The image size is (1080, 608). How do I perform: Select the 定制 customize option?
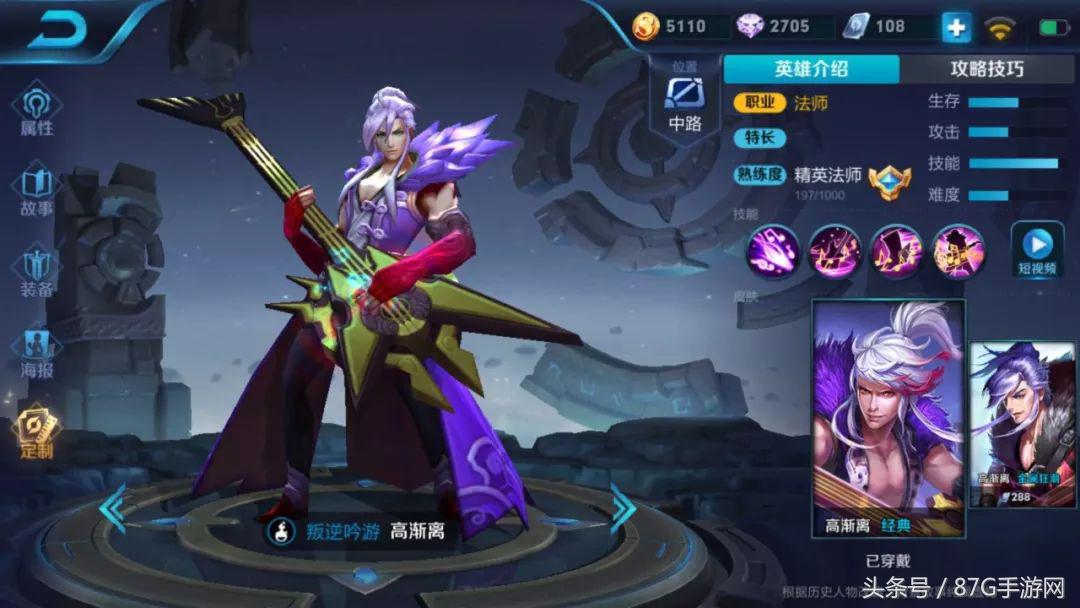(x=37, y=433)
